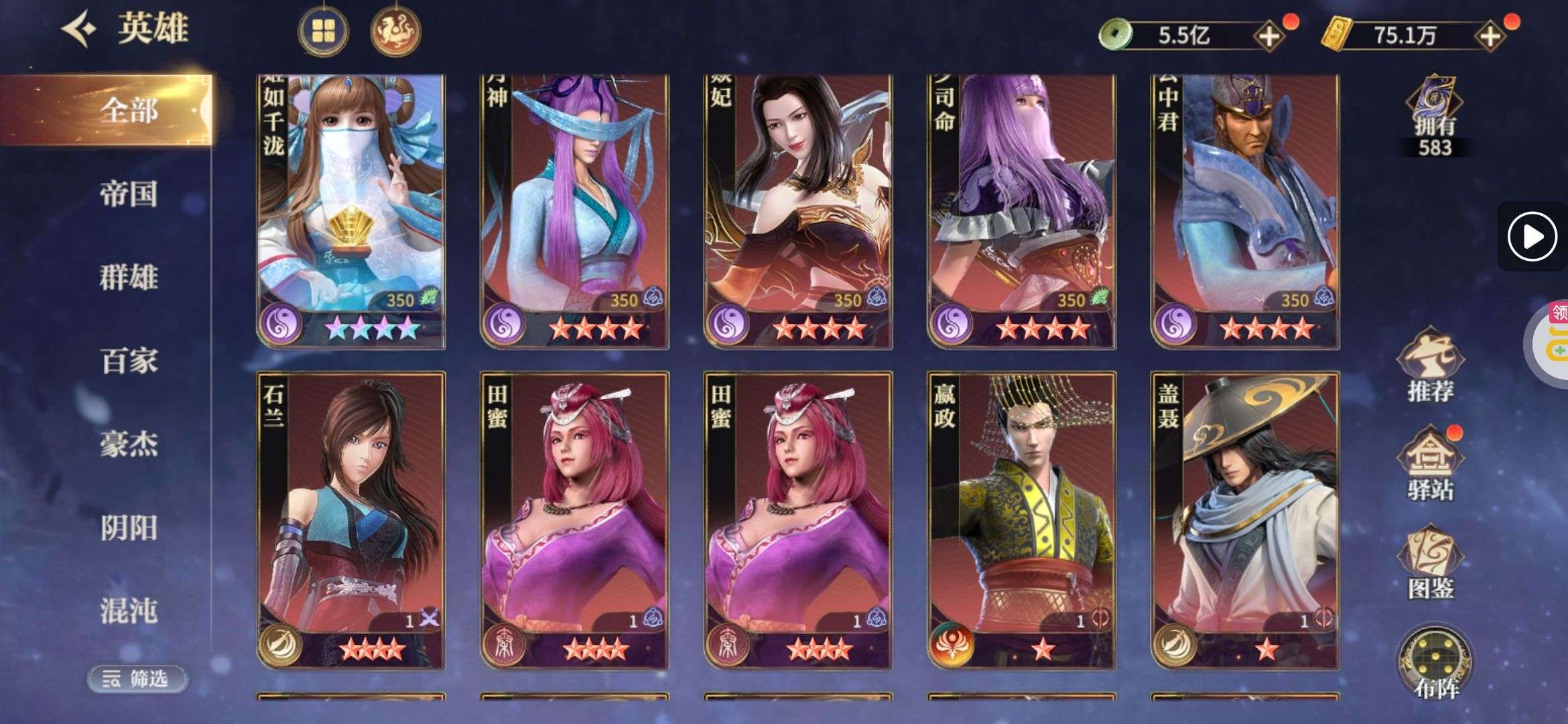Open the 筛选 filter button
The height and width of the screenshot is (724, 1568).
click(137, 679)
